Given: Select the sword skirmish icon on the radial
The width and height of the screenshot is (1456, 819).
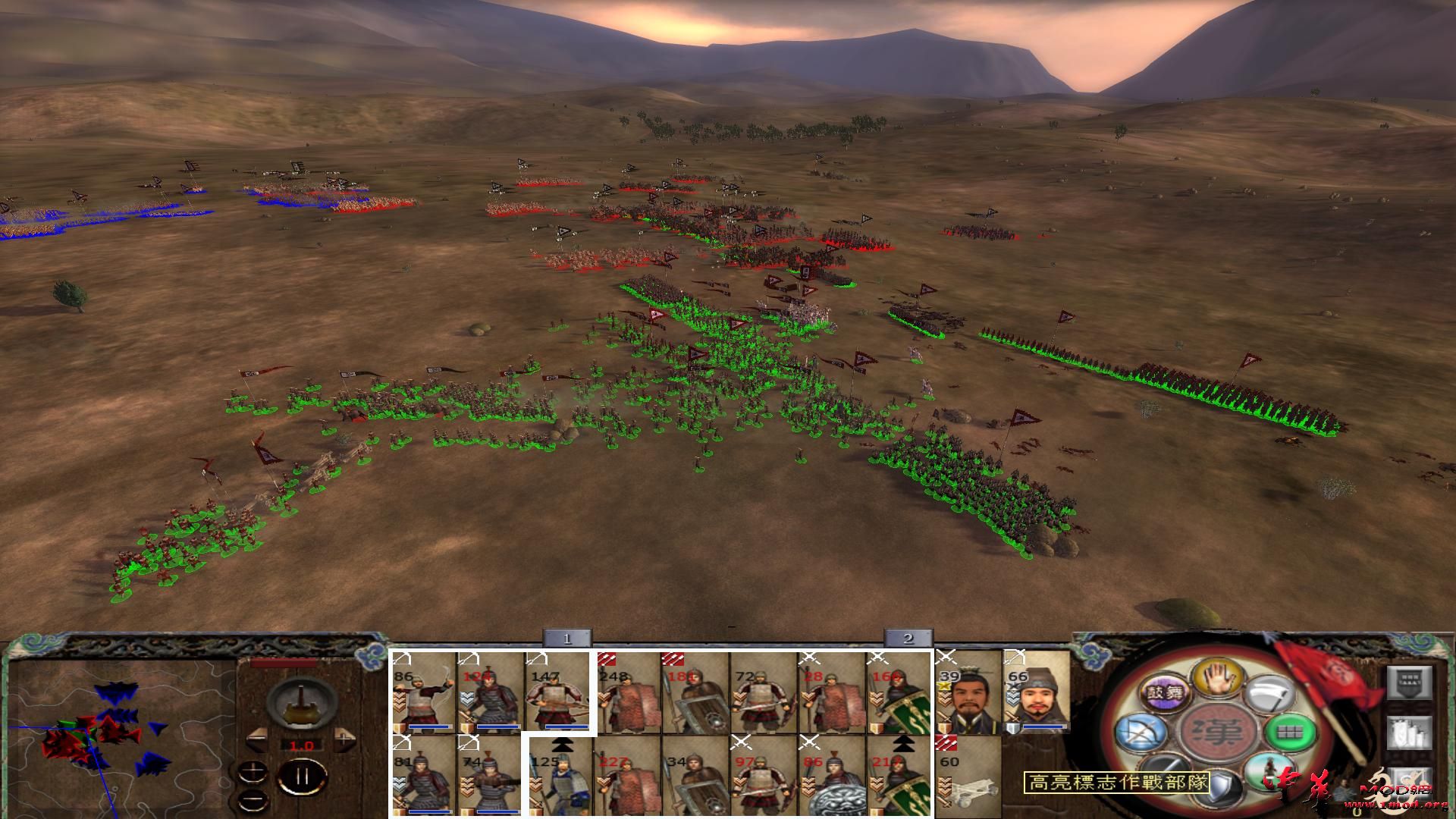Looking at the screenshot, I should pyautogui.click(x=1164, y=772).
